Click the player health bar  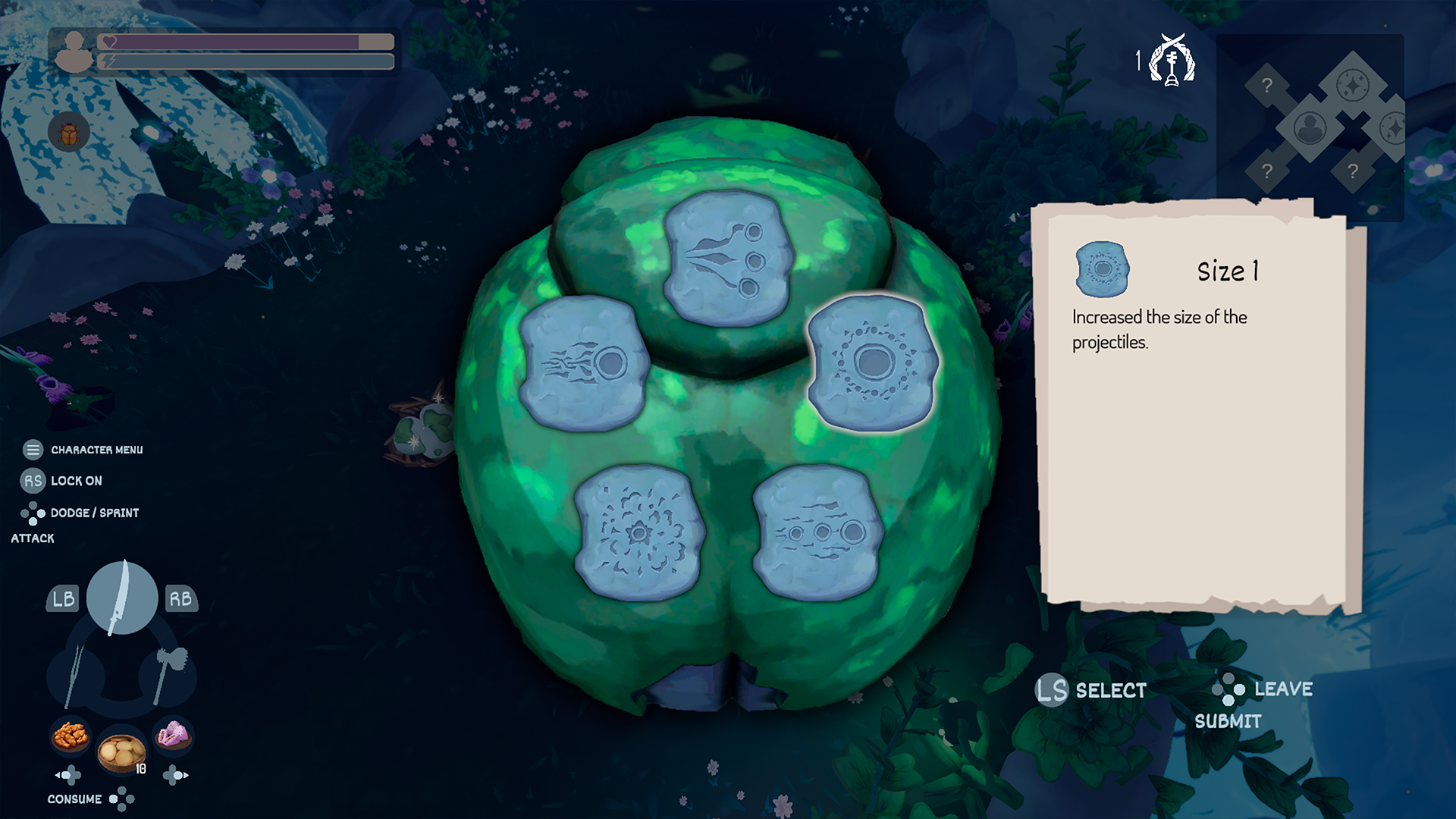pyautogui.click(x=235, y=42)
